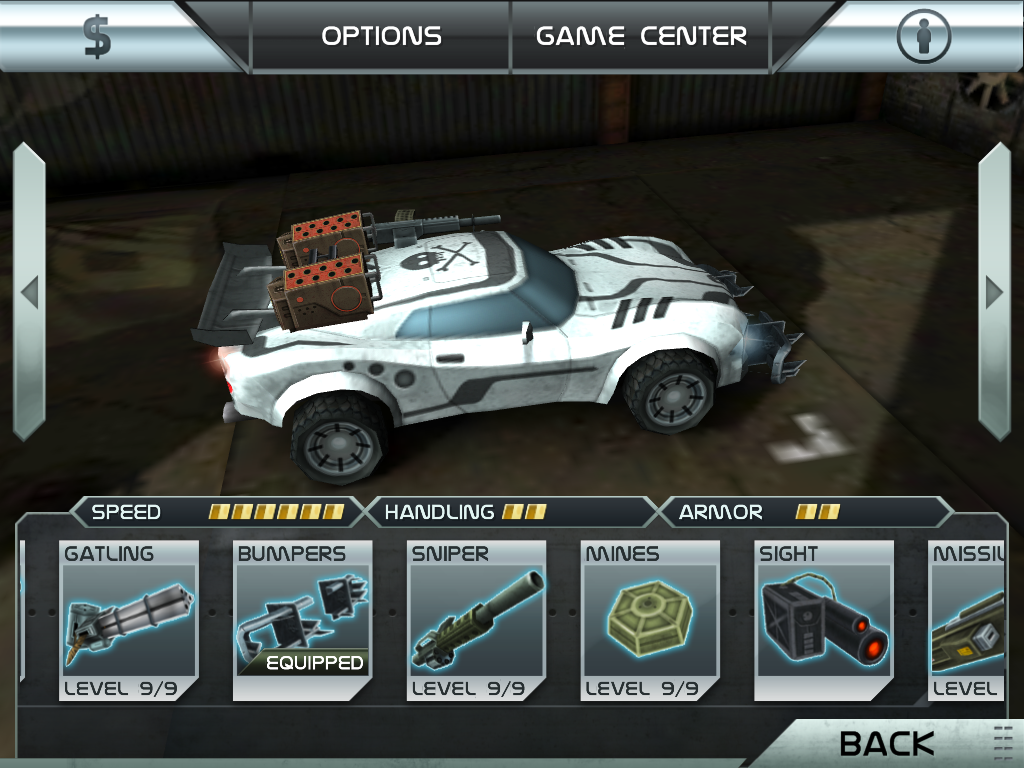Select the Sniper weapon card

pyautogui.click(x=477, y=621)
